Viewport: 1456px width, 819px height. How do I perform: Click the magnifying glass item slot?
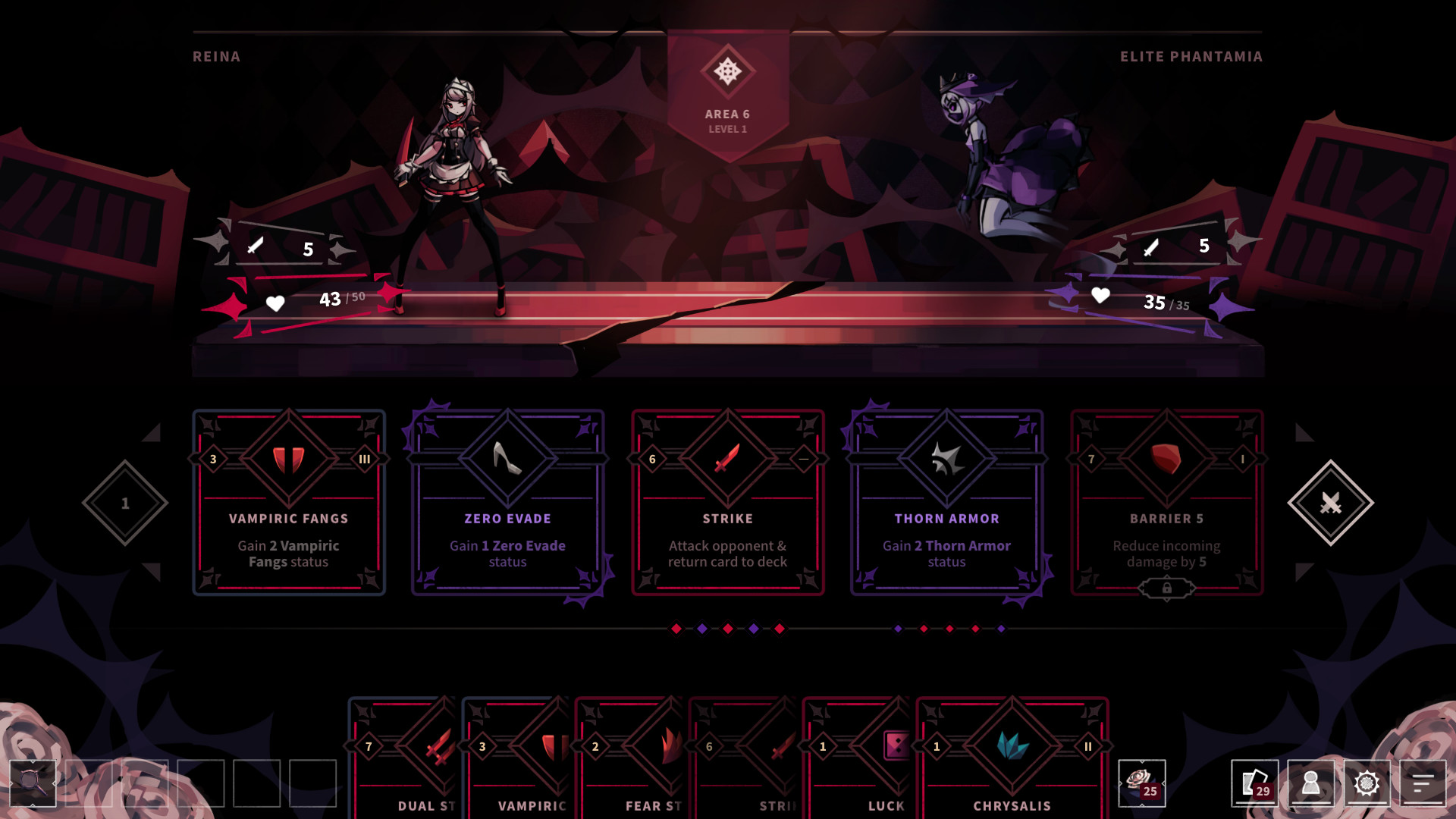tap(33, 783)
